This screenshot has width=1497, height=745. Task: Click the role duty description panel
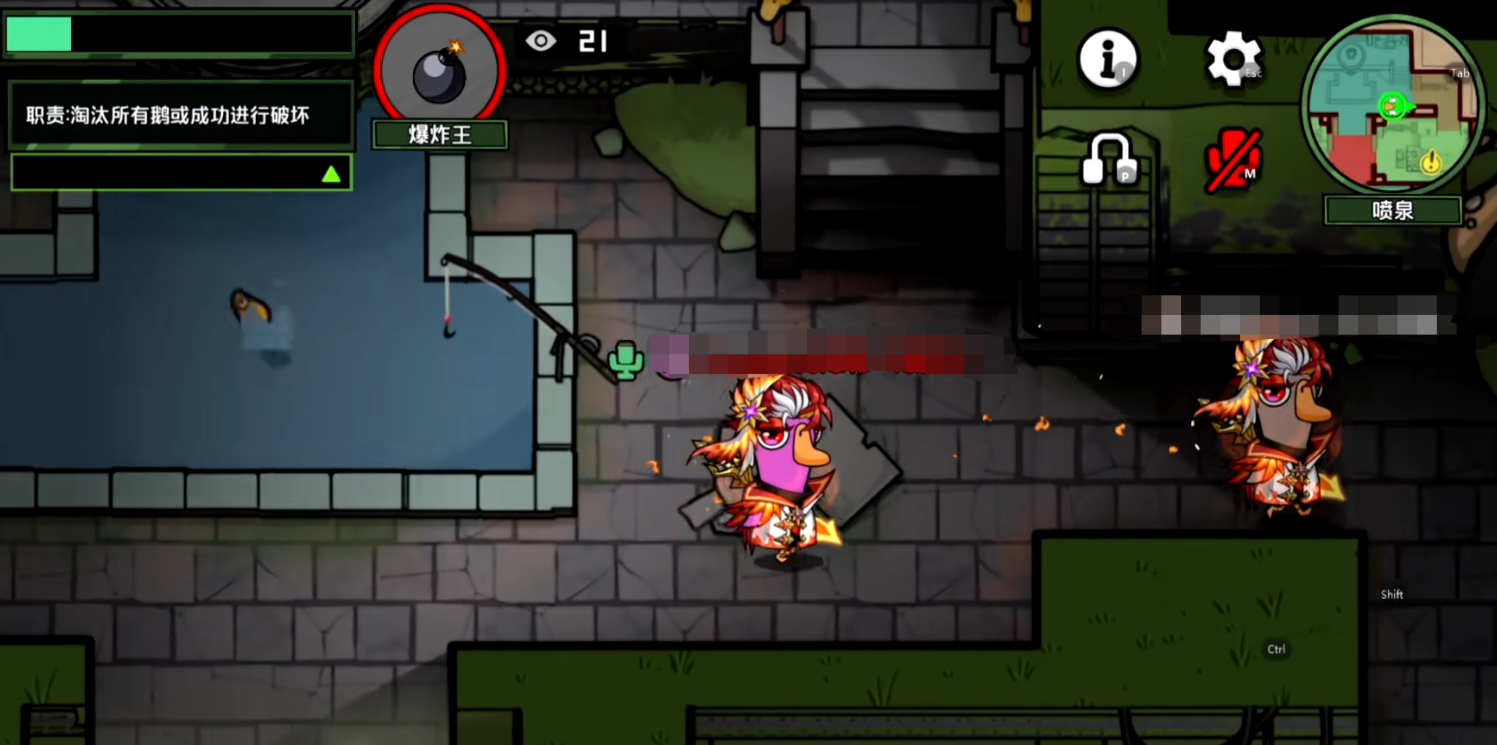181,116
